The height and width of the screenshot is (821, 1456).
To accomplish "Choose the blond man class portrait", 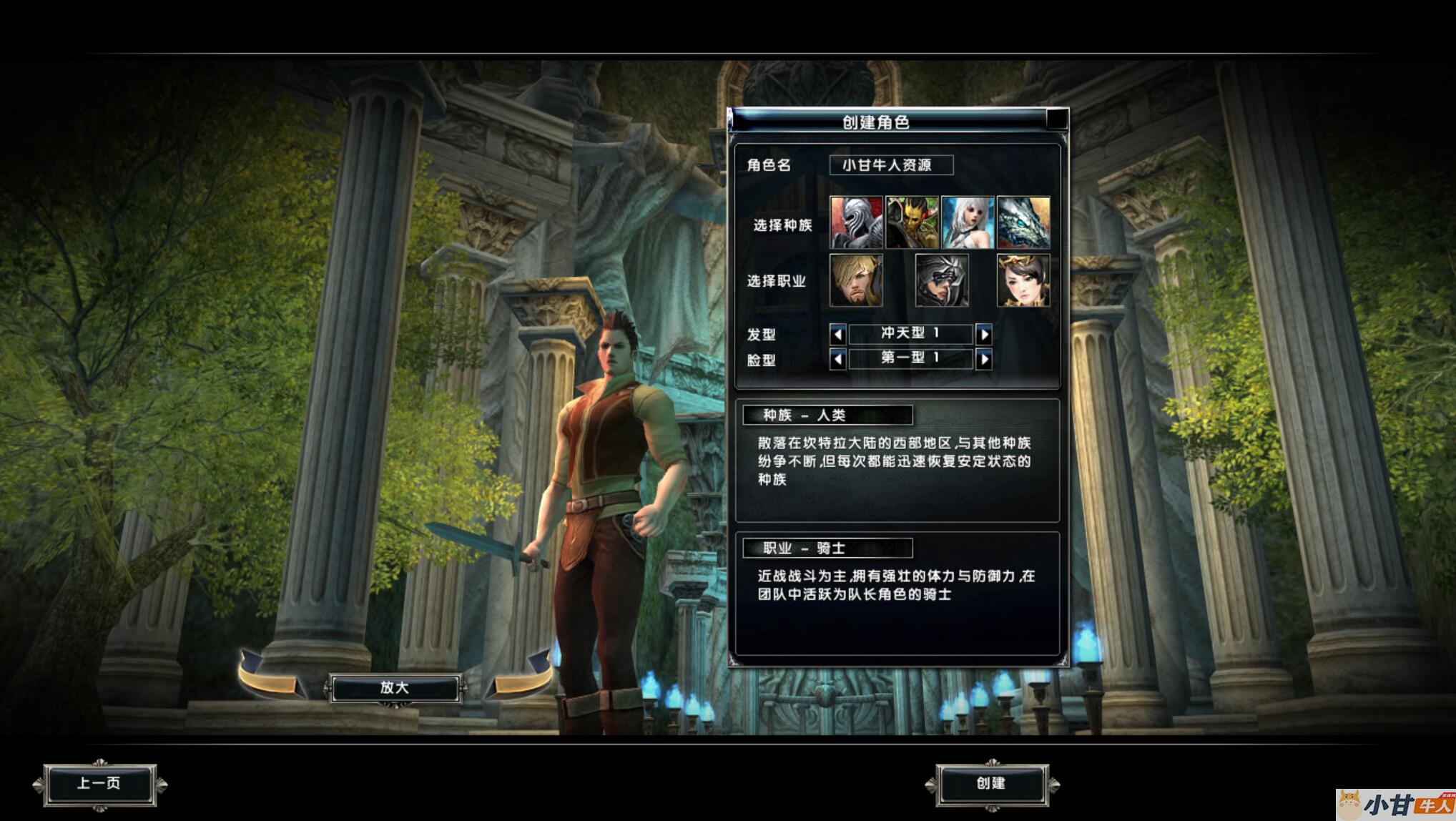I will coord(856,280).
